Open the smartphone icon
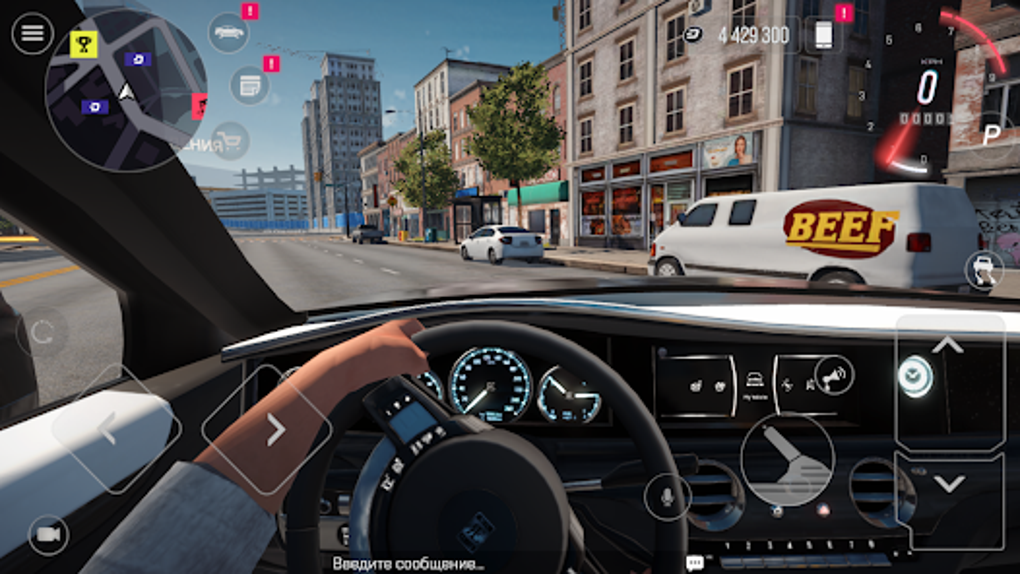The image size is (1020, 574). tap(823, 35)
